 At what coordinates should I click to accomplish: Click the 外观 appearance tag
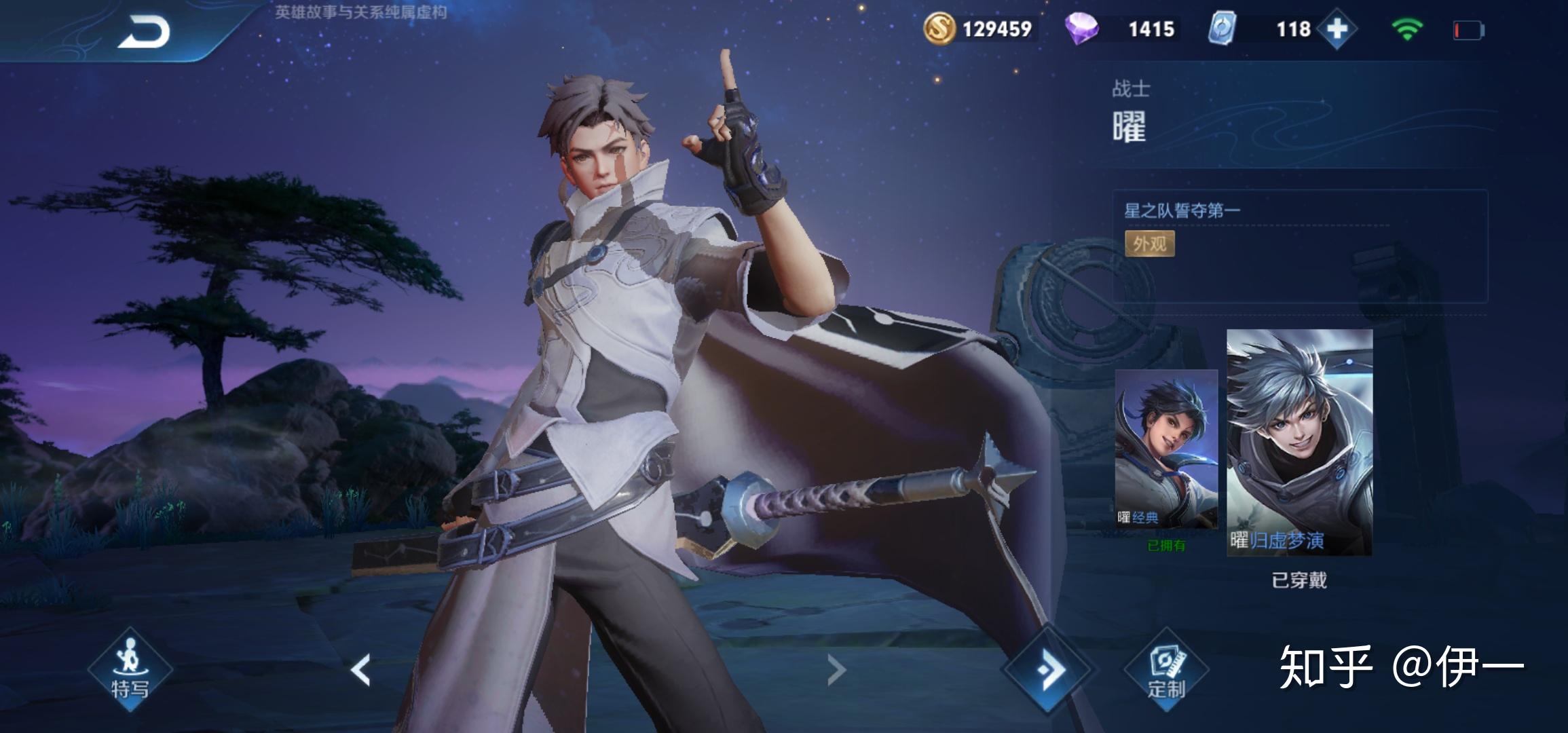[1149, 244]
